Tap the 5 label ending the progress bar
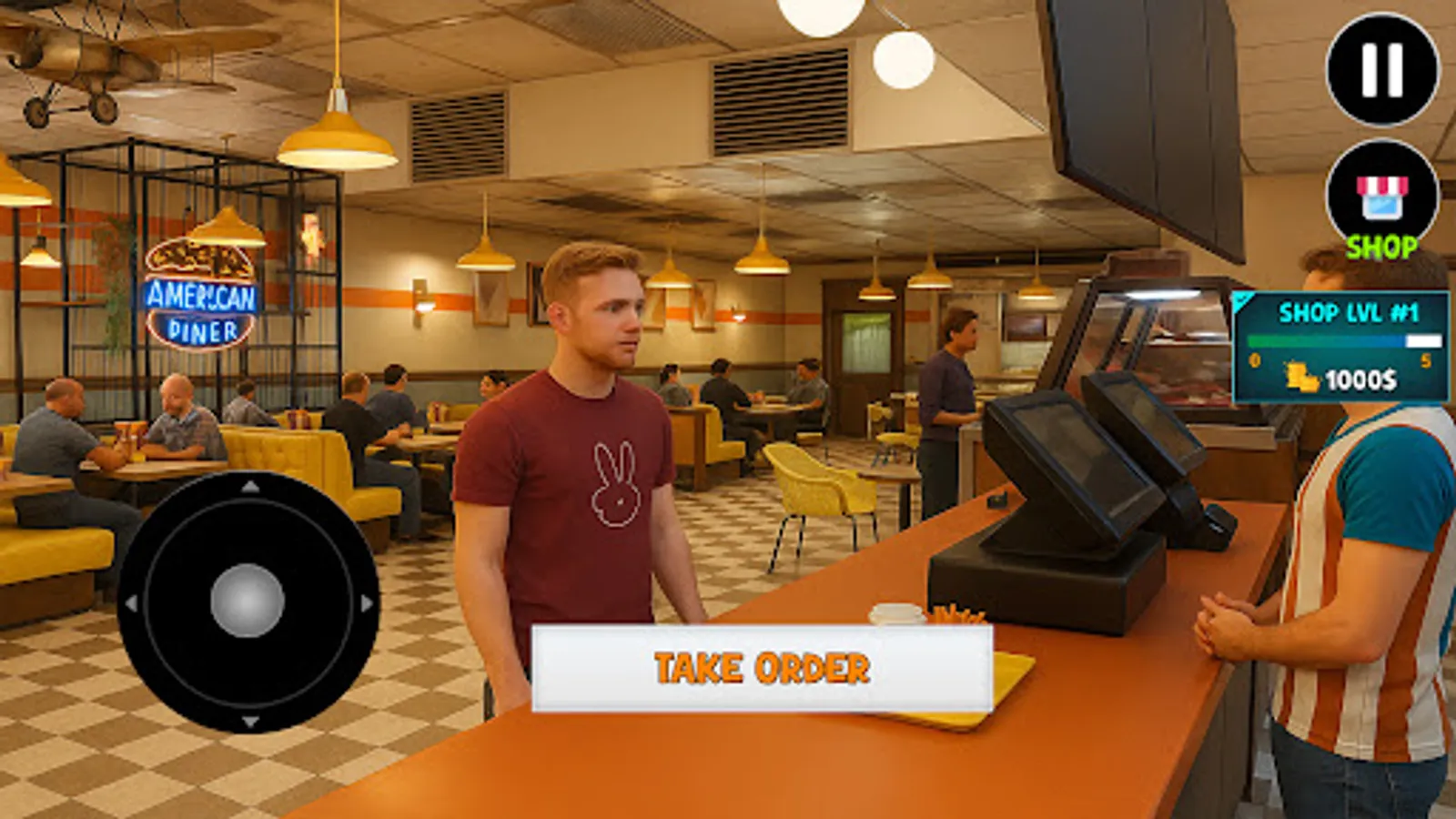The image size is (1456, 819). coord(1426,360)
